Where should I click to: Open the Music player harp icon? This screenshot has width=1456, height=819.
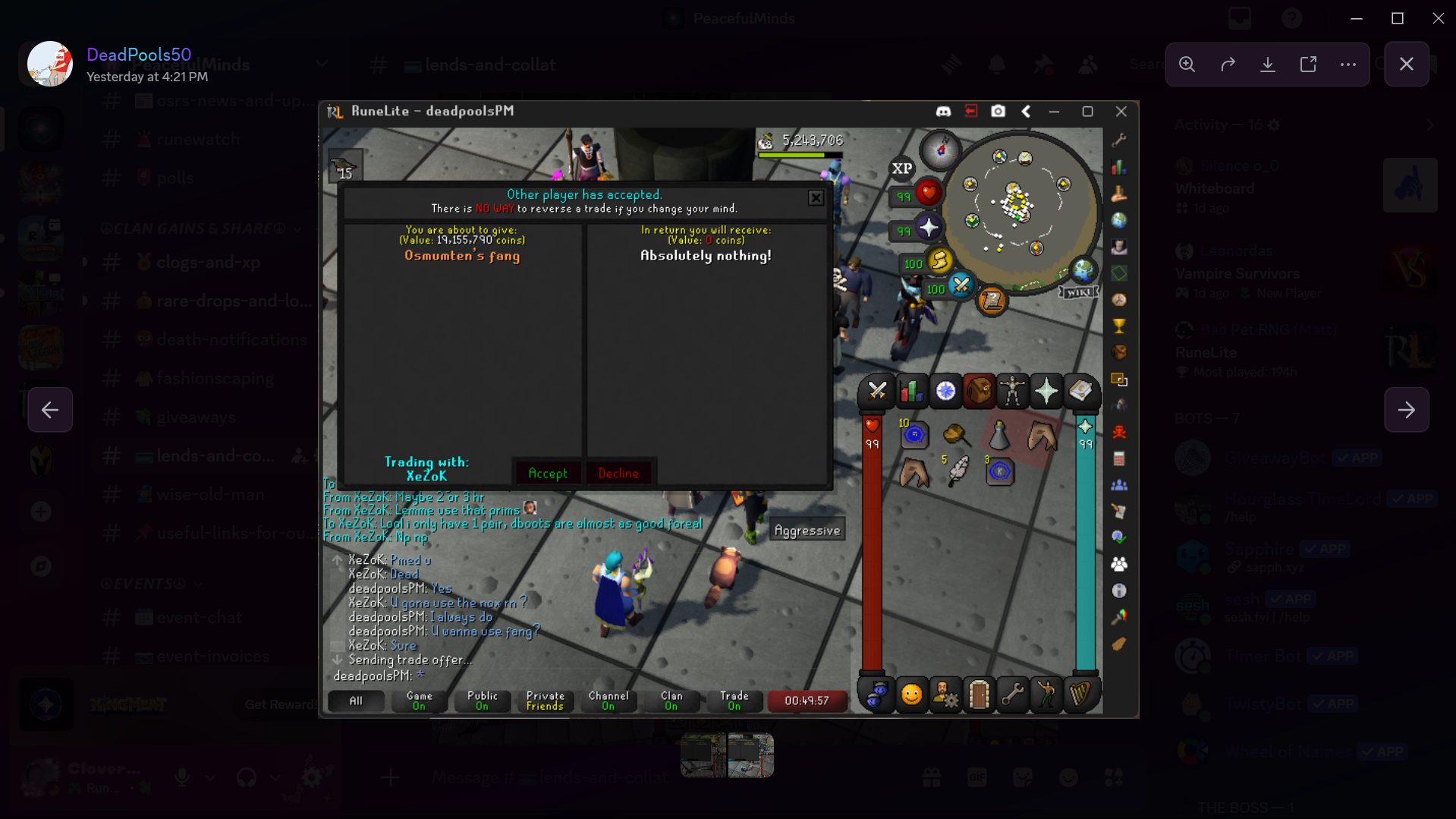(x=1081, y=695)
